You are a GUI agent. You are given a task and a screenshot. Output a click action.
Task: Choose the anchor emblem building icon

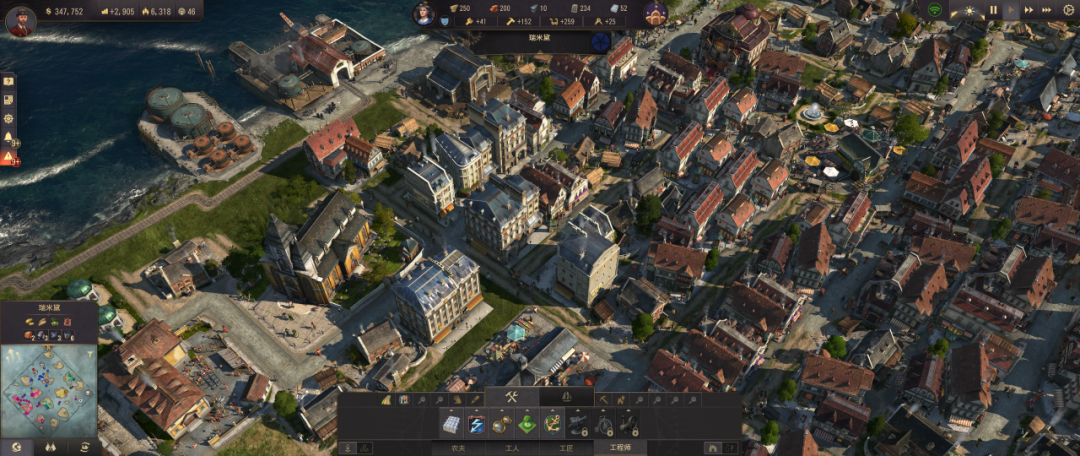(552, 425)
